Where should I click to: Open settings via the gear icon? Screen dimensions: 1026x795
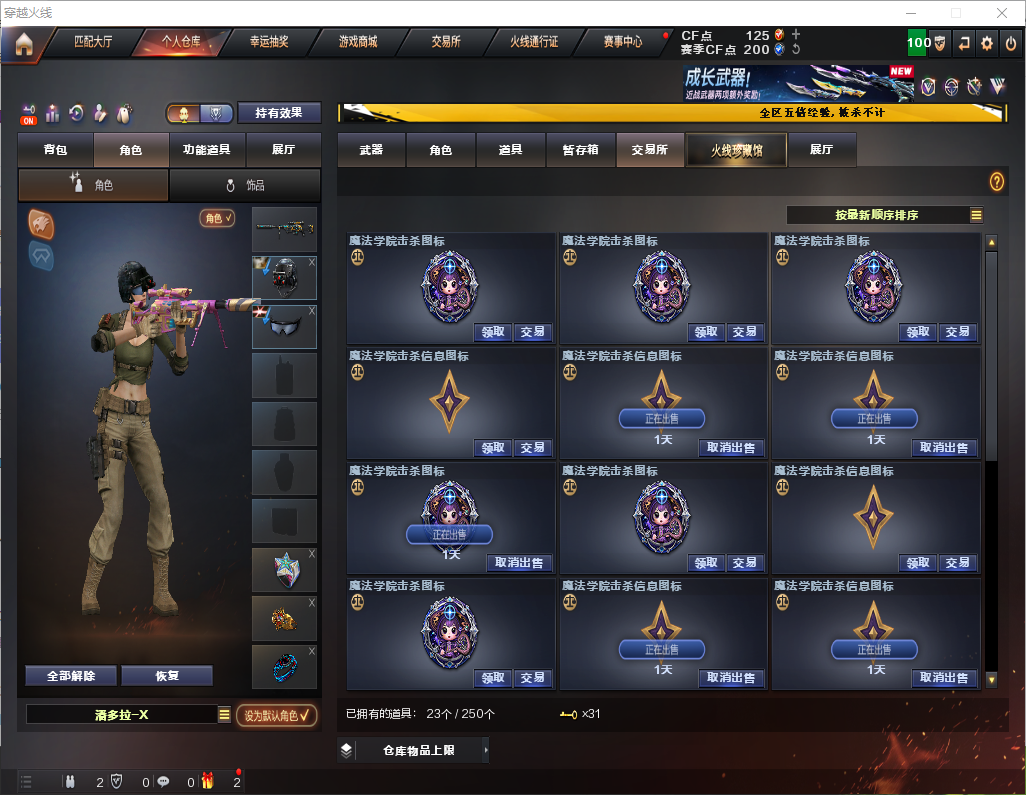pyautogui.click(x=987, y=43)
